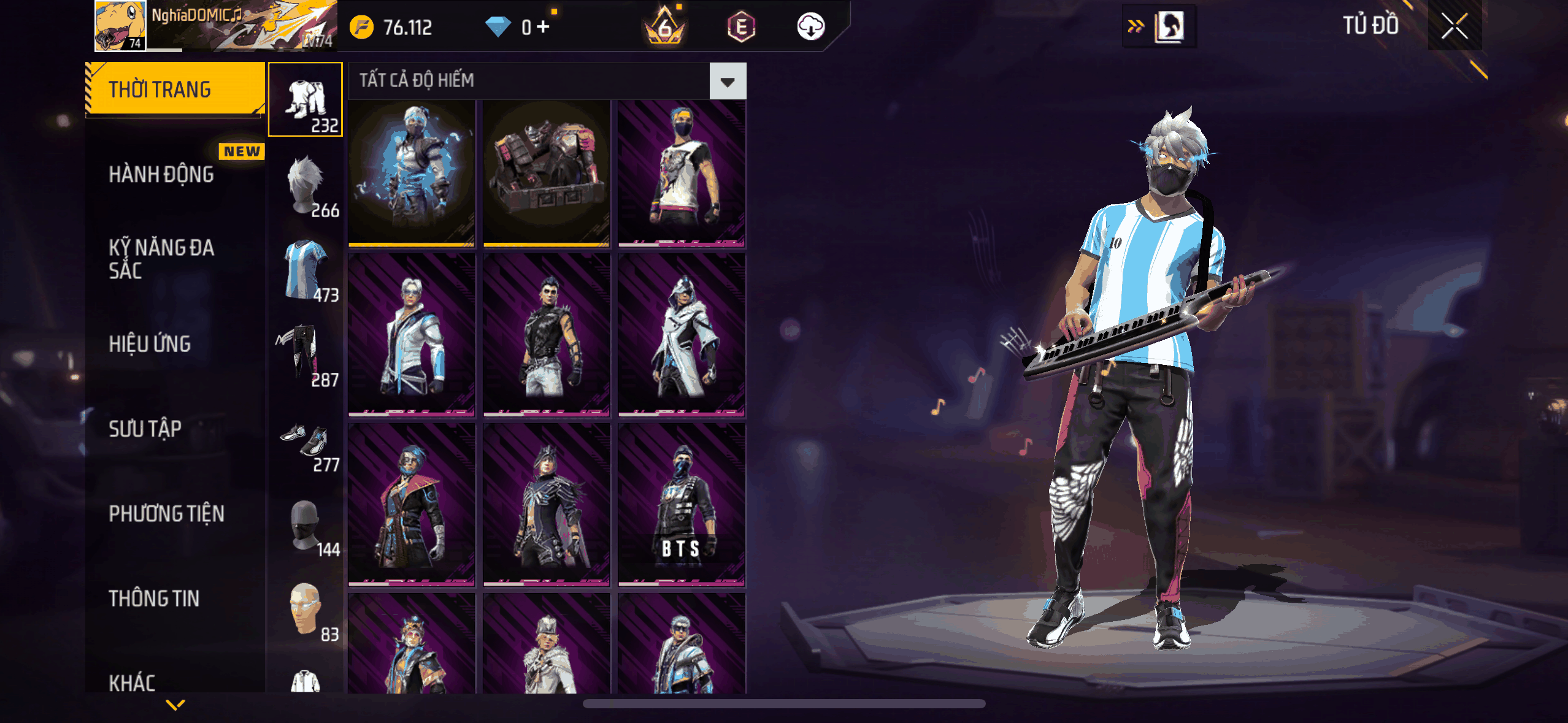
Task: Close the TỦ ĐỒ wardrobe screen
Action: pyautogui.click(x=1454, y=26)
